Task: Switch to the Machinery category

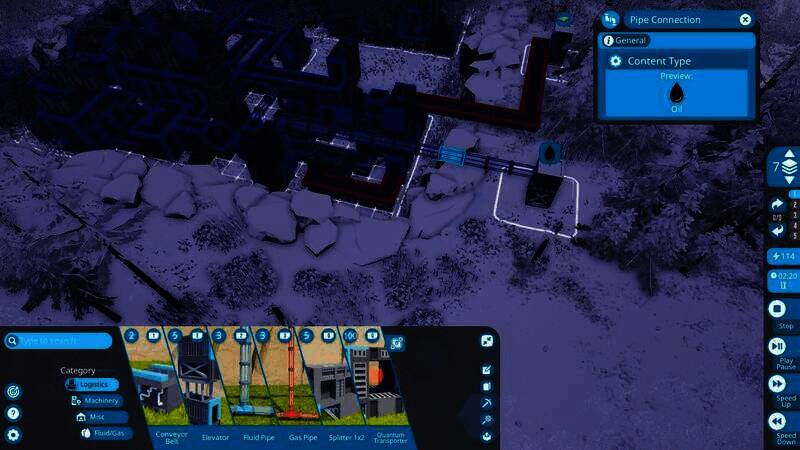Action: point(101,401)
